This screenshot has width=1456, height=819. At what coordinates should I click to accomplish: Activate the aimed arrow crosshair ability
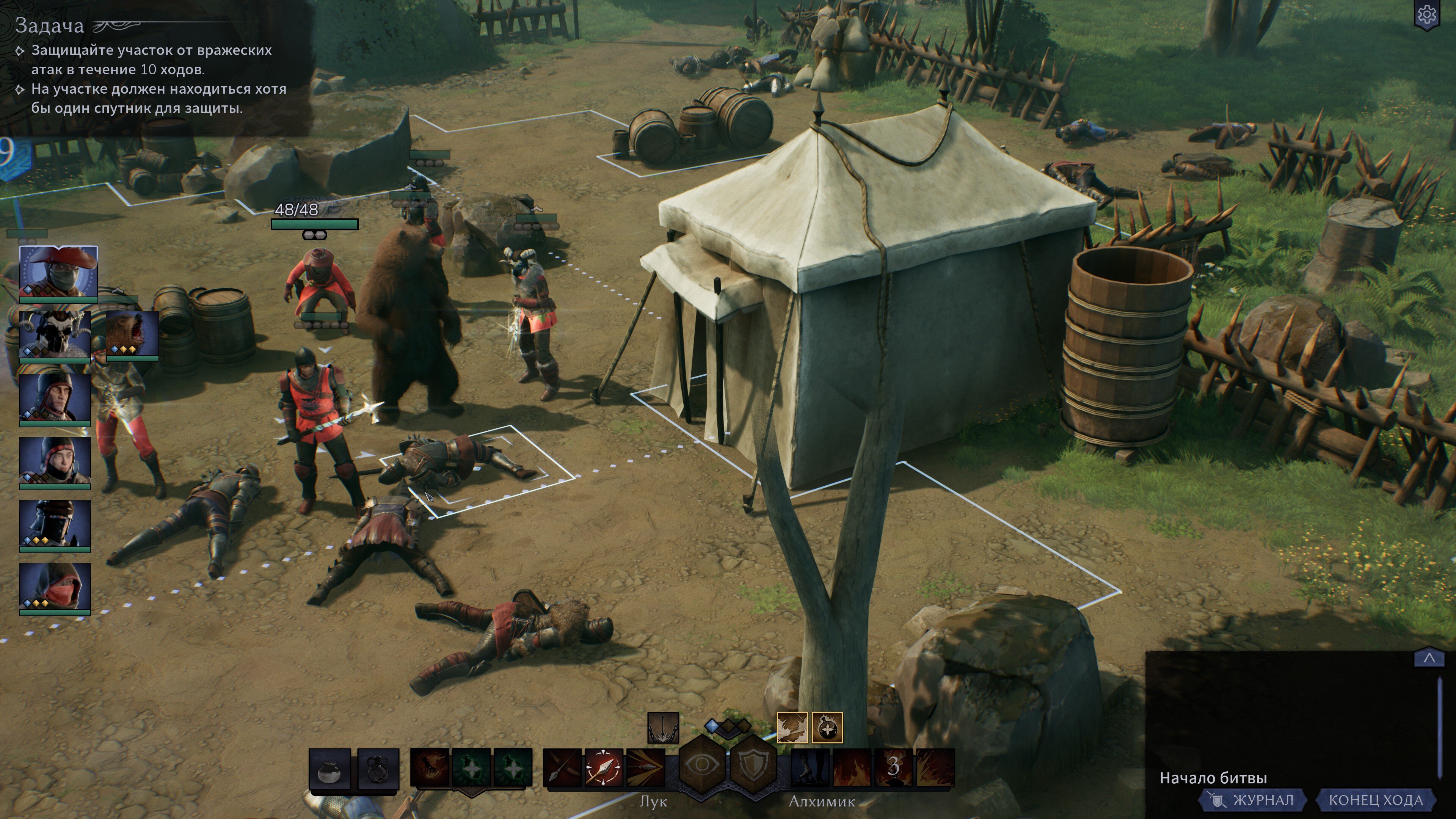(604, 767)
